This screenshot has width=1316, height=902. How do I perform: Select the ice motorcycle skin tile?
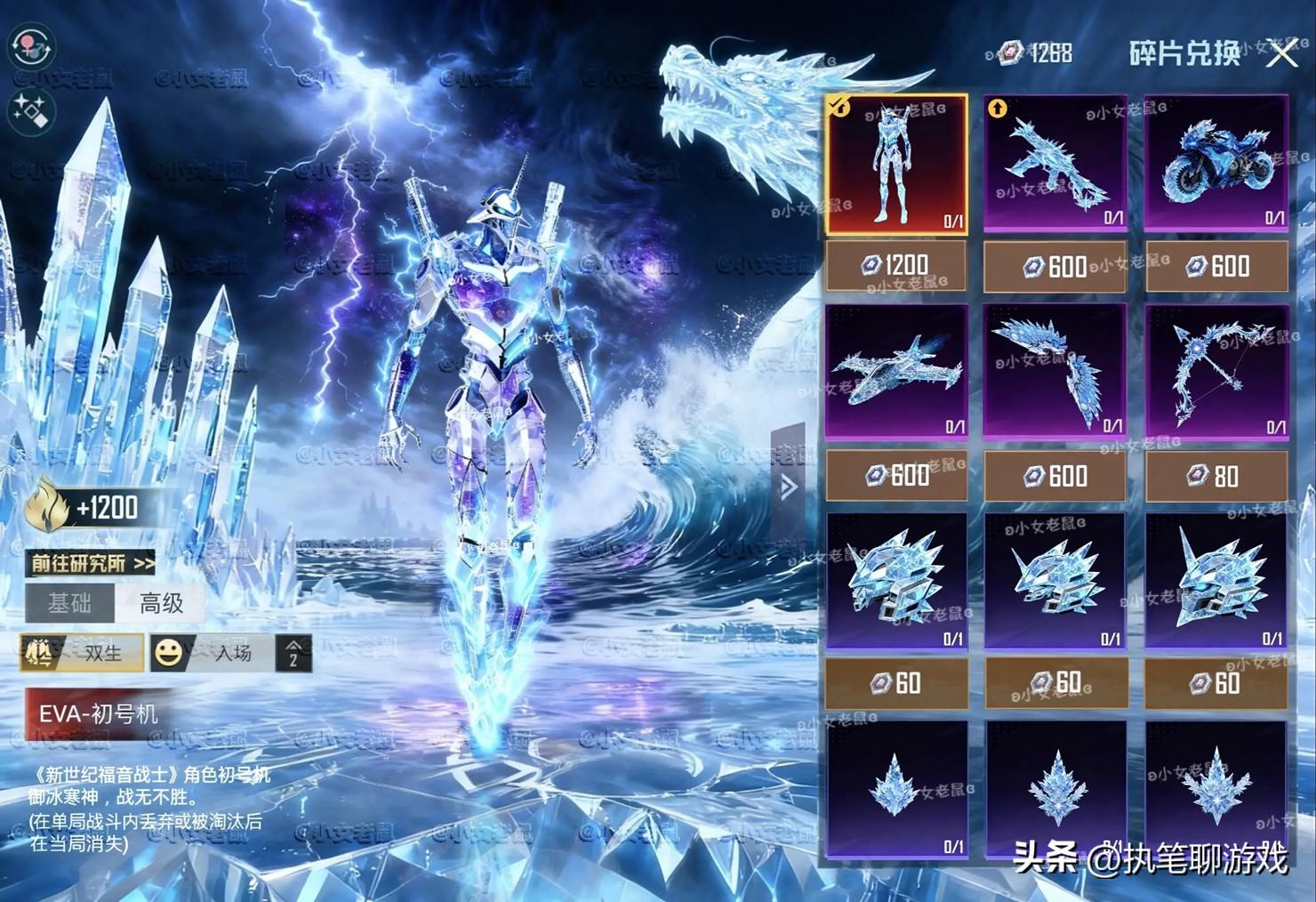1216,165
